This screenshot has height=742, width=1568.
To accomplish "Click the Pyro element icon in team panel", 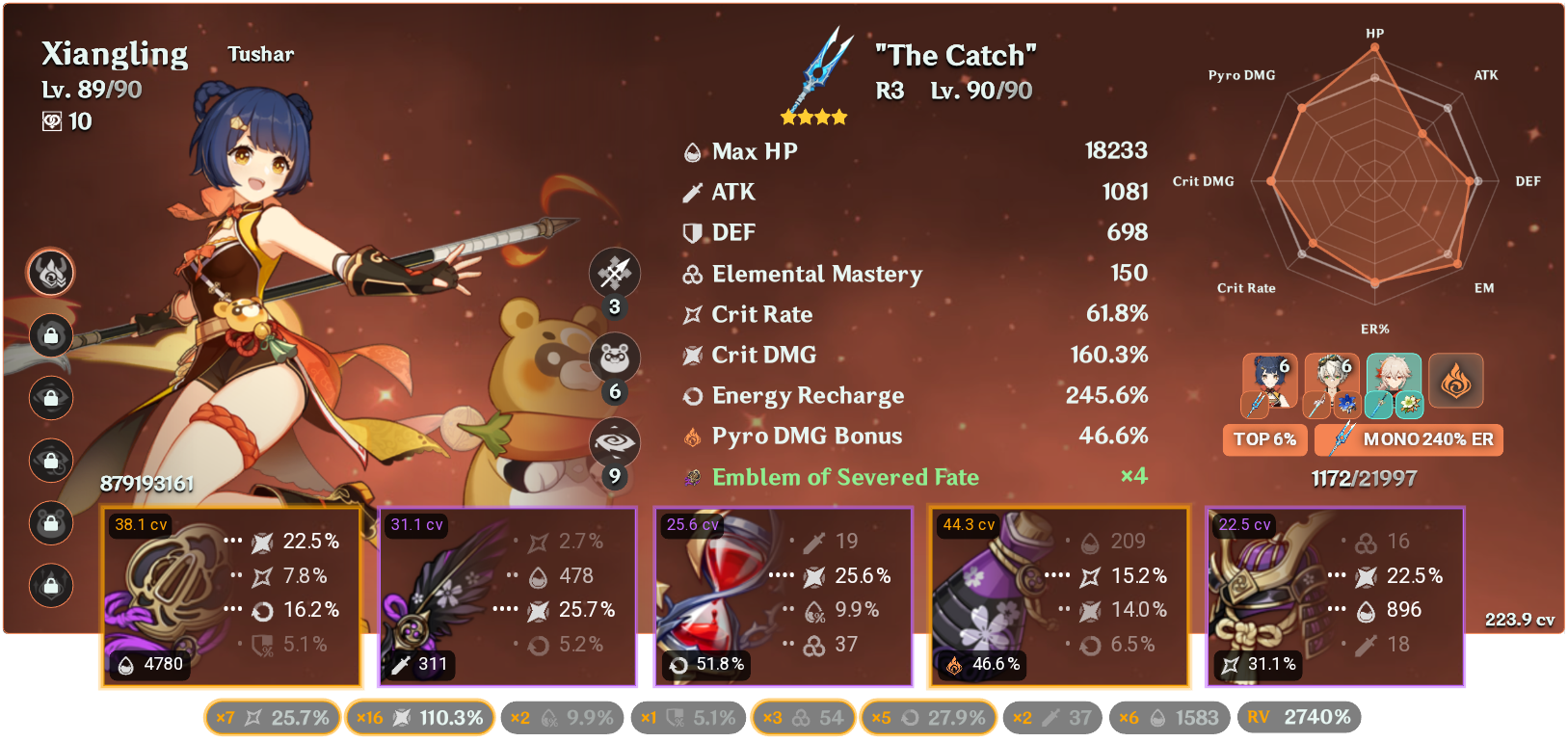I will 1457,381.
